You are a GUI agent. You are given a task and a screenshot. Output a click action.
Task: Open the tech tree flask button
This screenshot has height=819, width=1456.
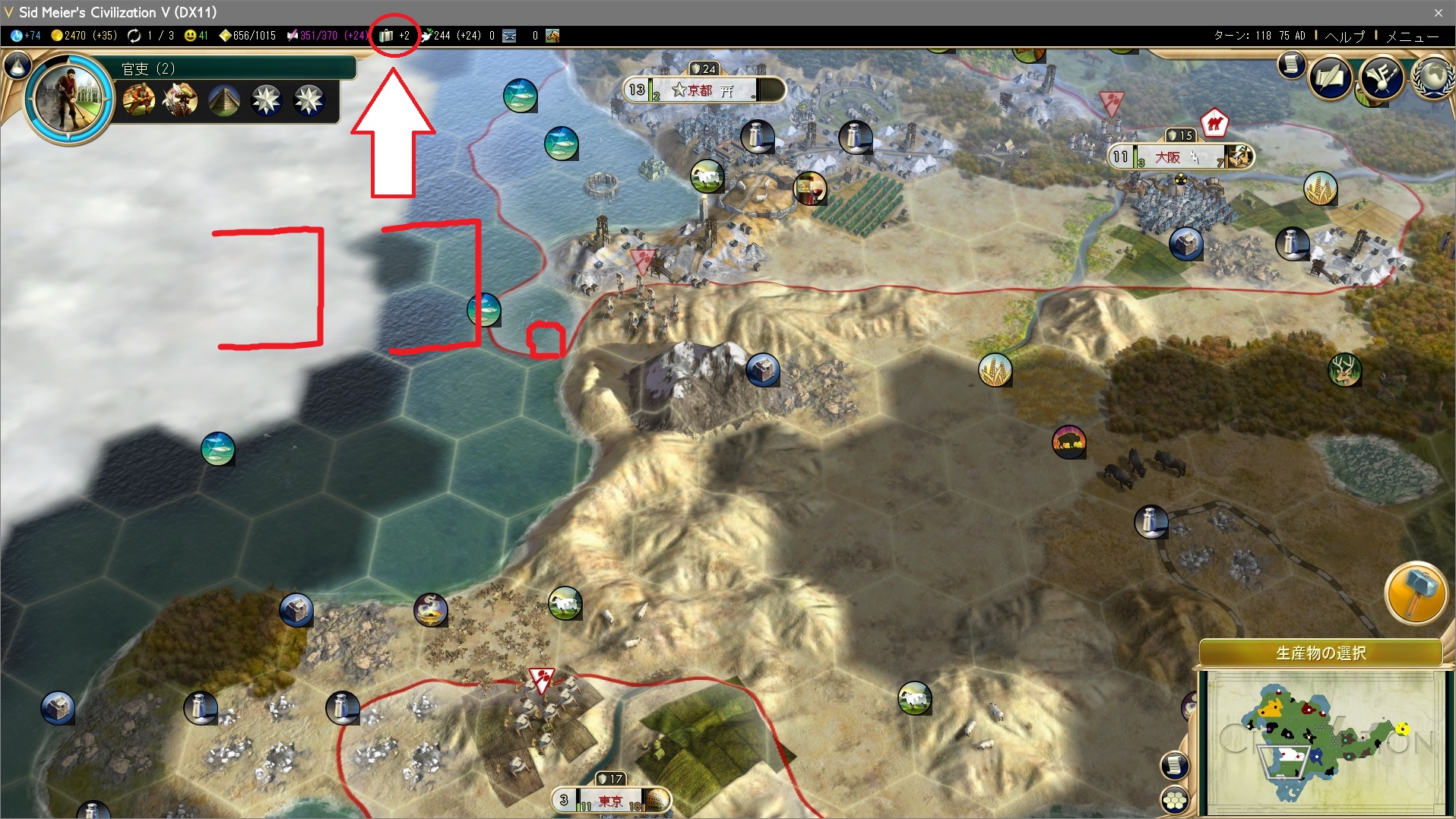coord(17,66)
